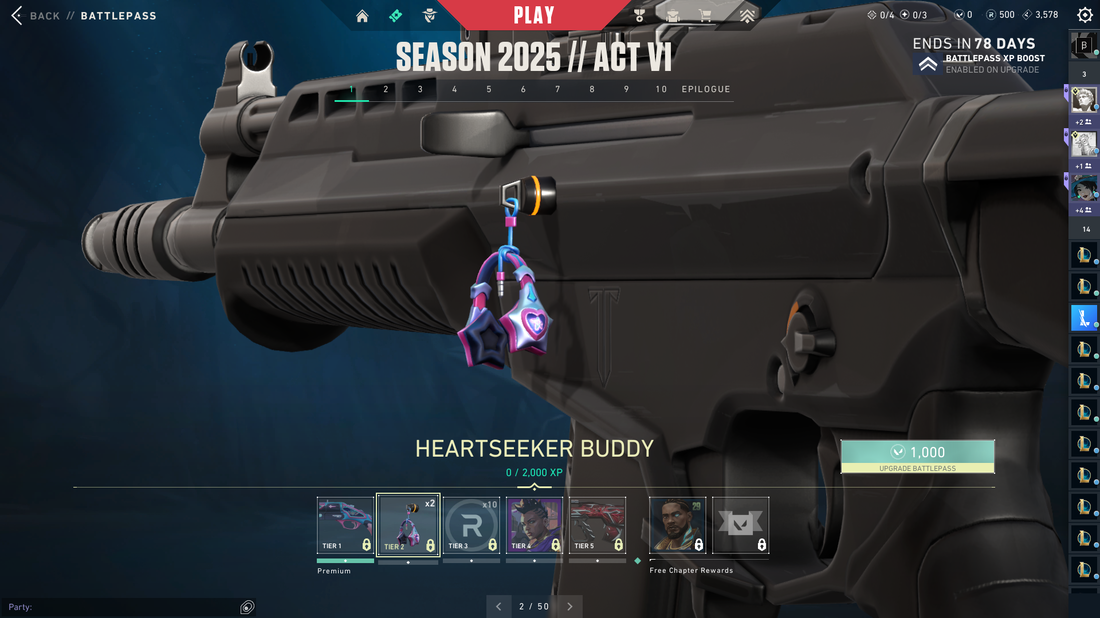Open the store cart icon
The image size is (1100, 618).
coord(705,16)
